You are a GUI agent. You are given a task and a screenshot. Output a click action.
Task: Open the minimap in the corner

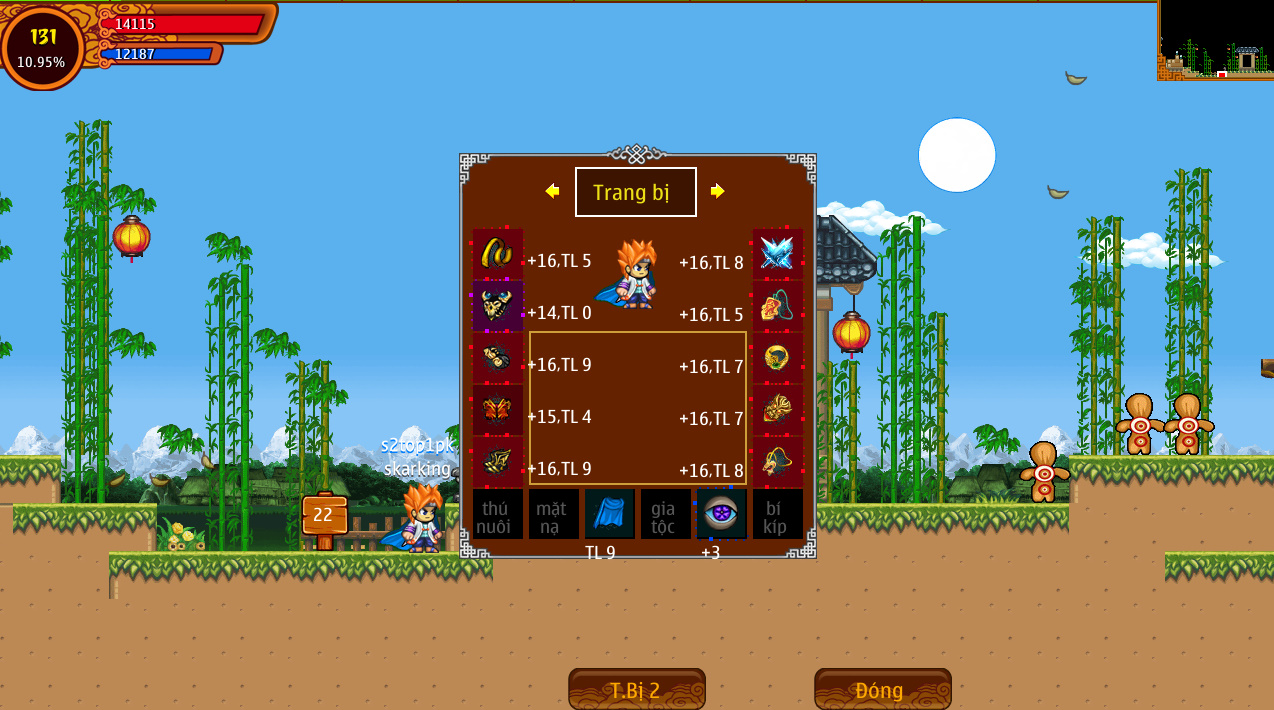coord(1215,40)
